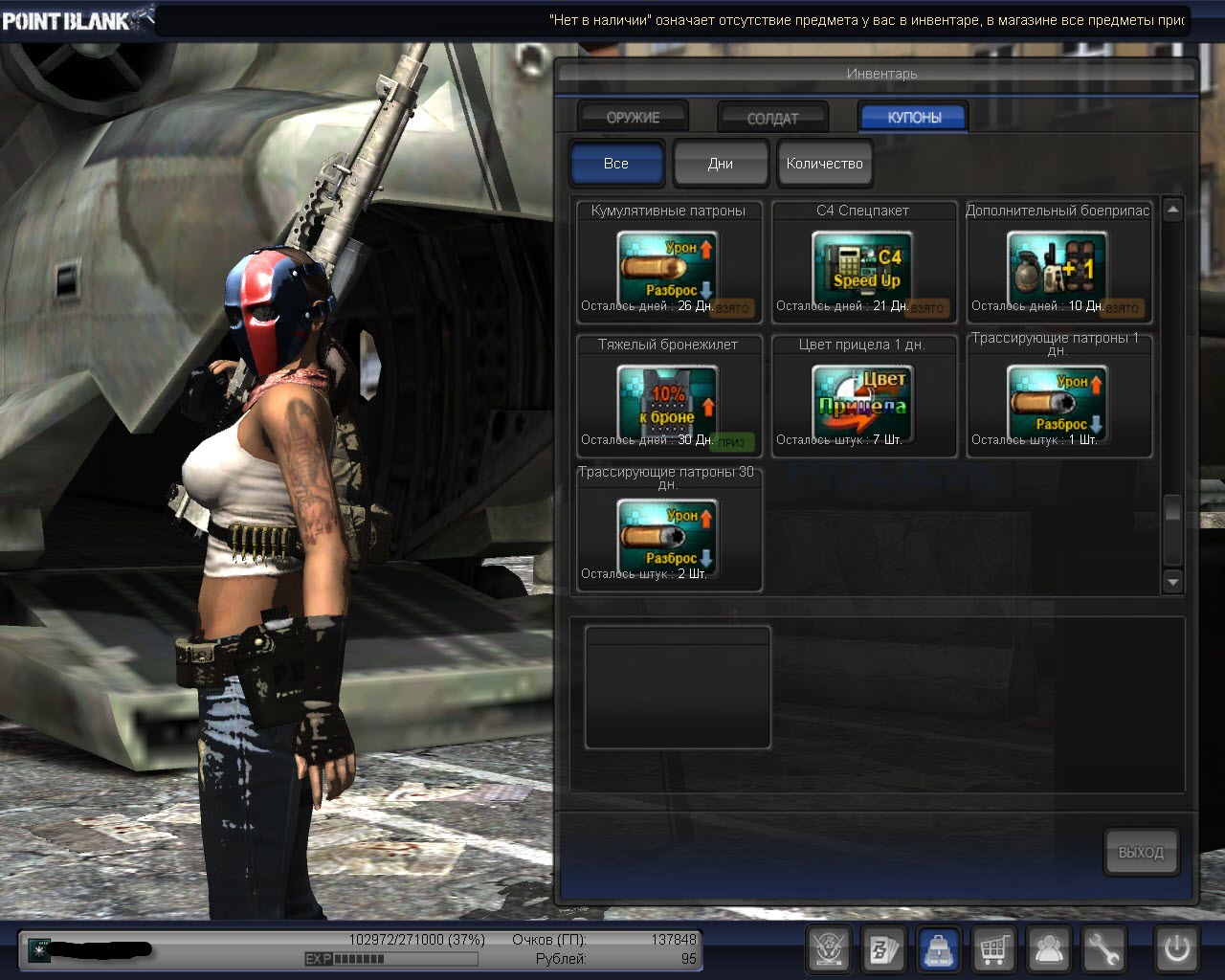Show all coupons with the Все filter

tap(616, 164)
